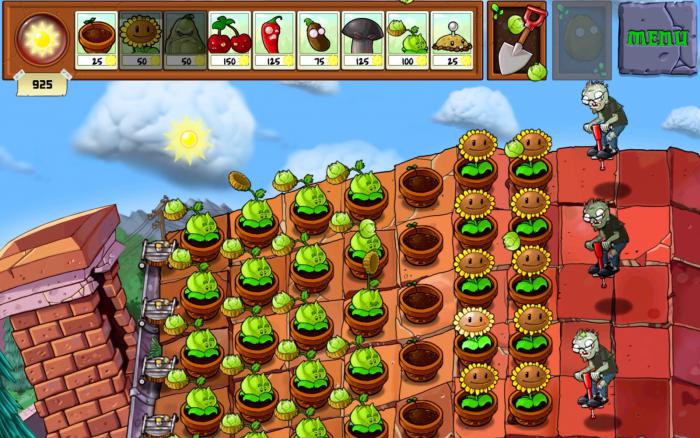
Task: Select the Cherry Bomb seed packet
Action: tap(229, 40)
